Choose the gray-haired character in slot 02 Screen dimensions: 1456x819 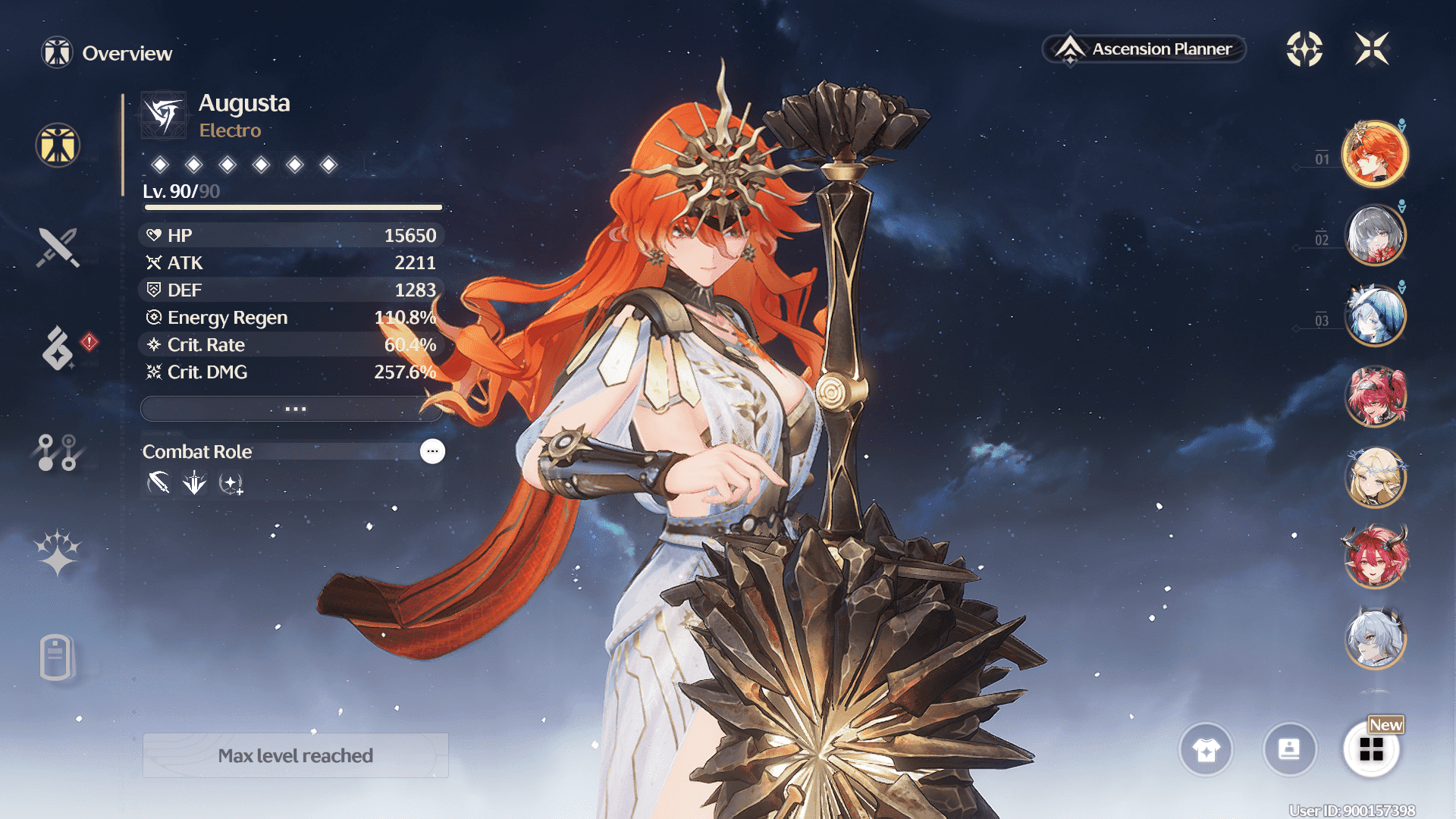click(x=1374, y=235)
